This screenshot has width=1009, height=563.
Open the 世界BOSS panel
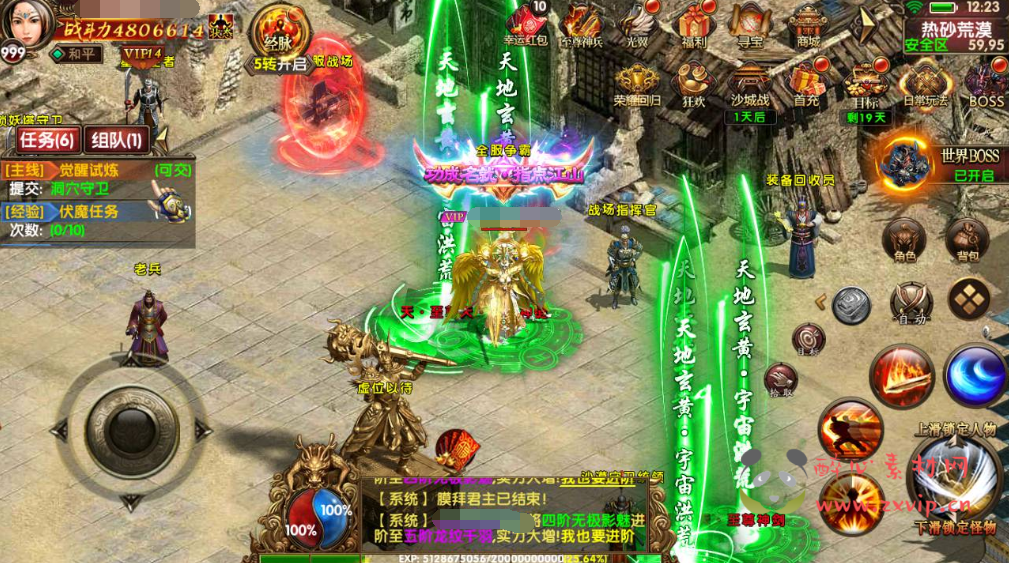click(905, 163)
